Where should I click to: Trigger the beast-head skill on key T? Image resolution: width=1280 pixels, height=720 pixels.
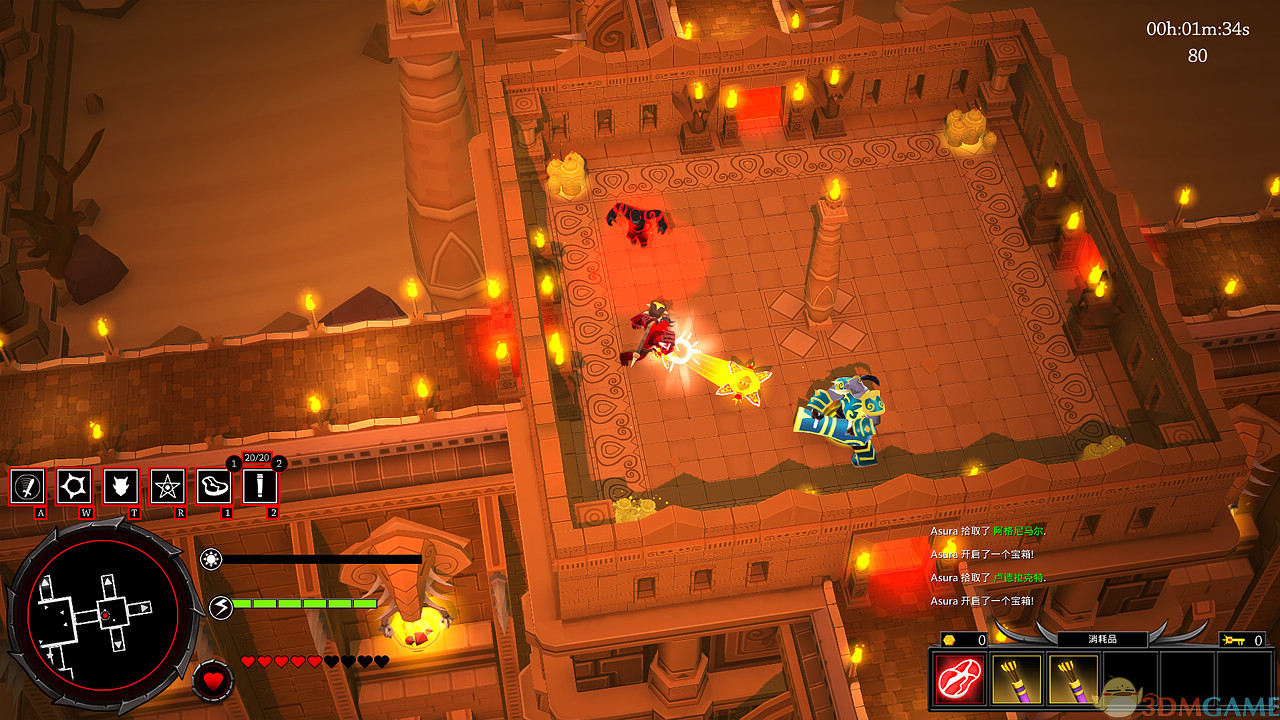tap(121, 487)
